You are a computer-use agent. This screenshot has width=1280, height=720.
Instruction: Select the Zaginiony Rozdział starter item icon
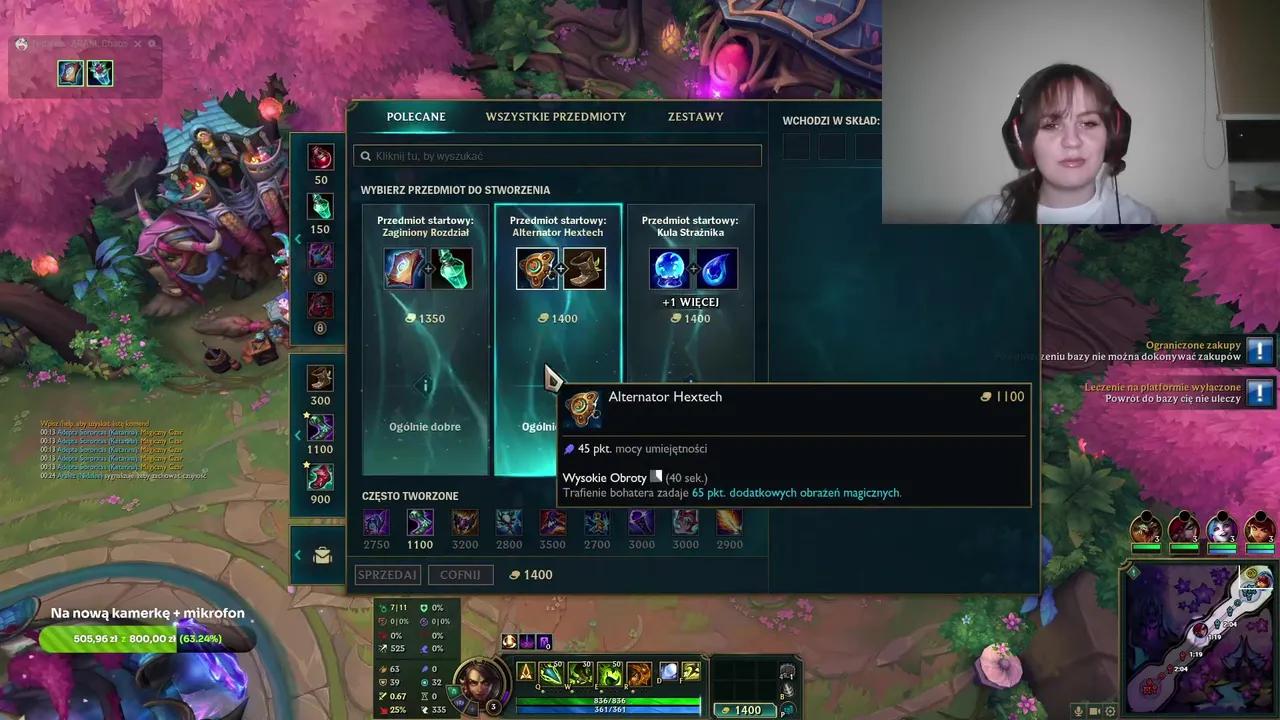click(x=404, y=267)
